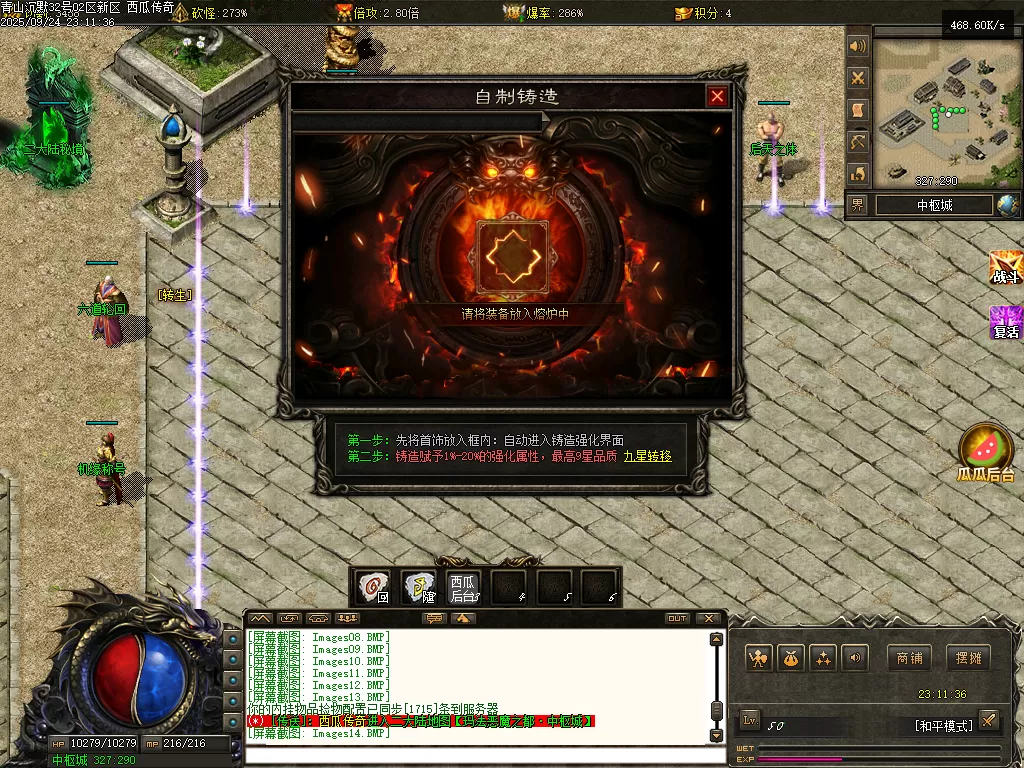Open the 瓜瓜后台 watermelon panel
1024x768 pixels.
(x=986, y=453)
